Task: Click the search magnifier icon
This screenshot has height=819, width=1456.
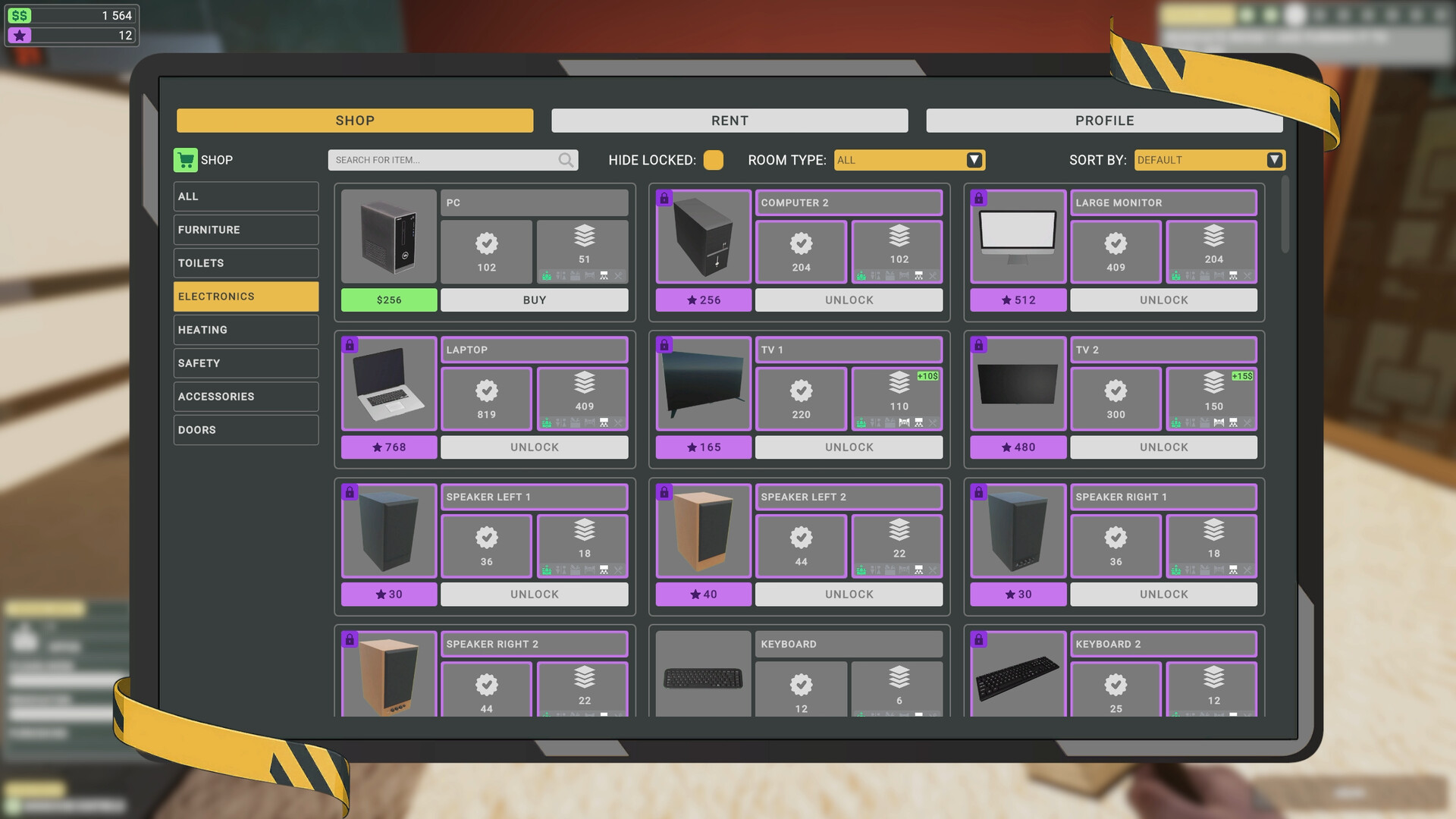Action: tap(566, 160)
